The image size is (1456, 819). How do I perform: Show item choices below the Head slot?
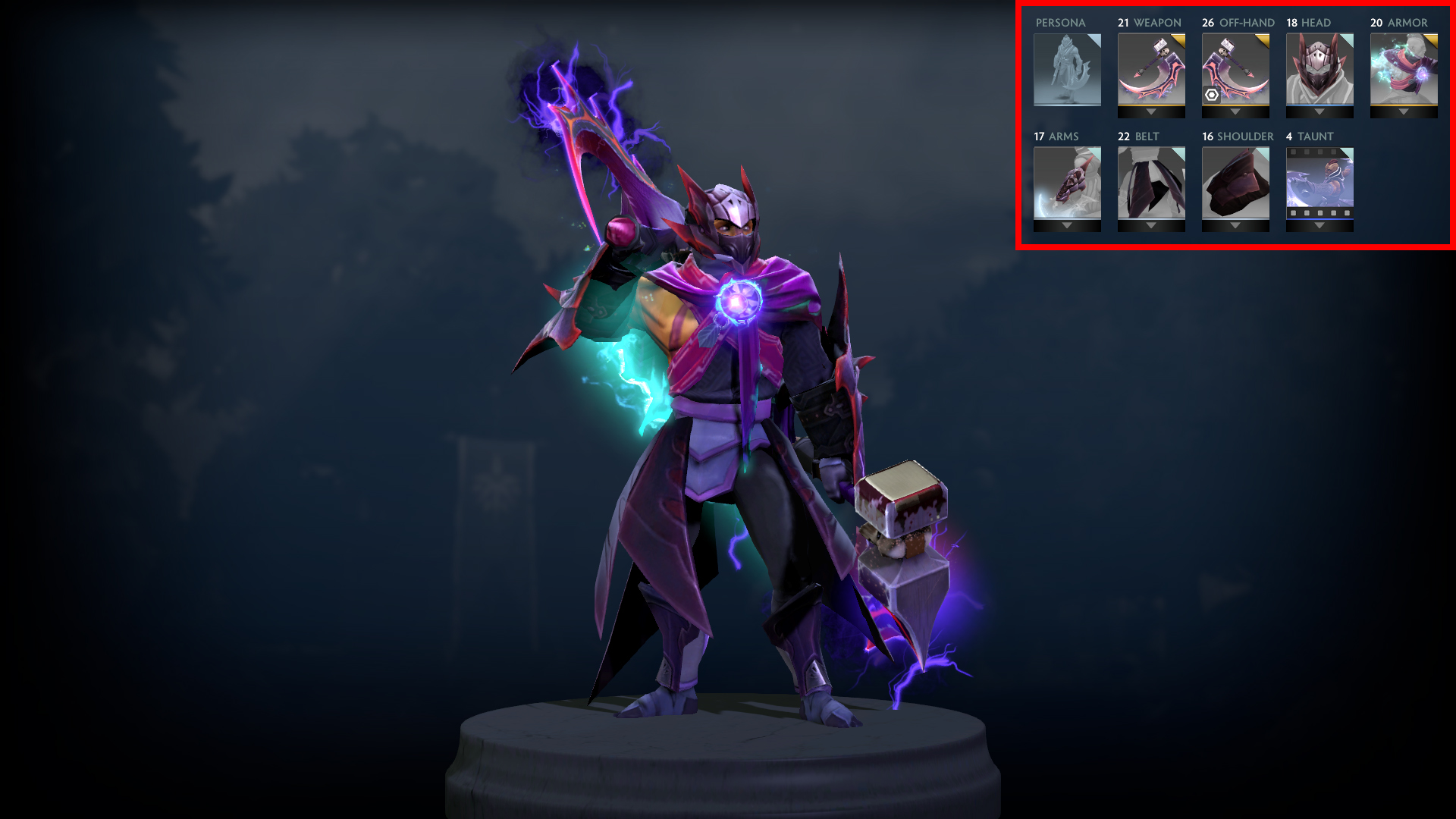click(1319, 112)
